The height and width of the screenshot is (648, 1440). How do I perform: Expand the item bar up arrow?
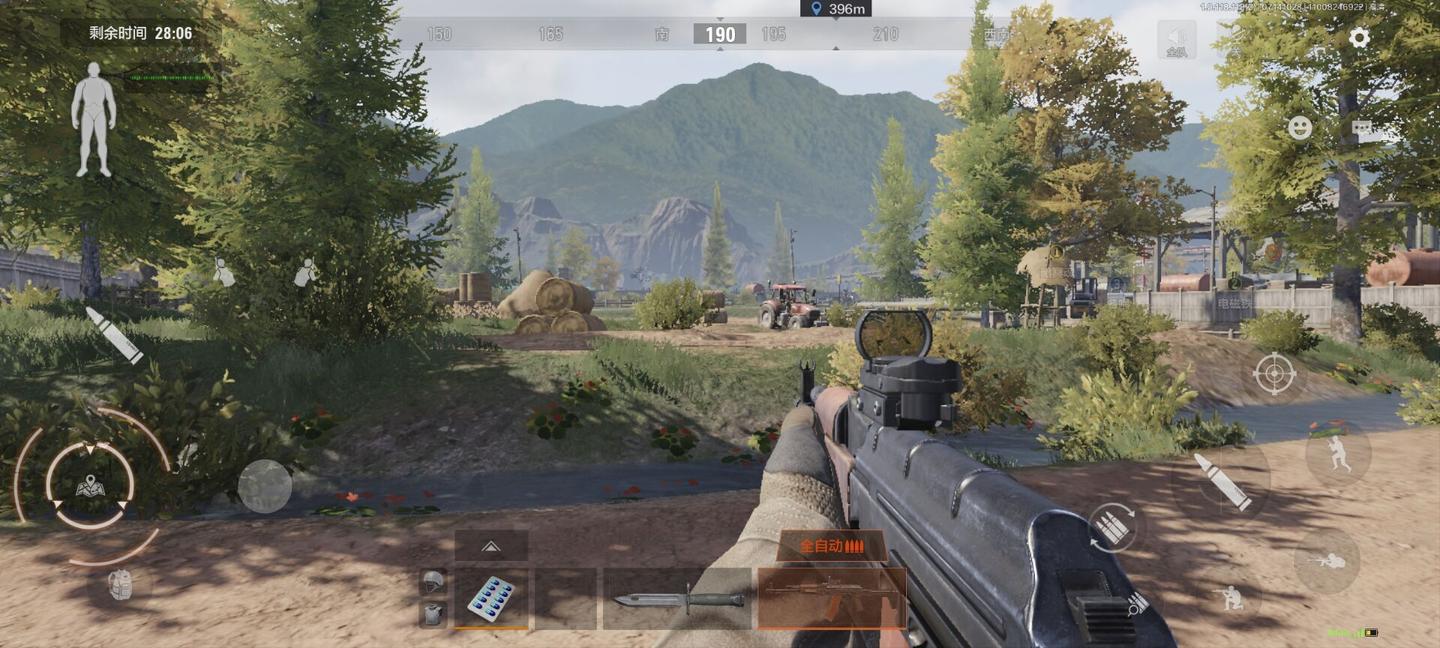click(x=491, y=546)
